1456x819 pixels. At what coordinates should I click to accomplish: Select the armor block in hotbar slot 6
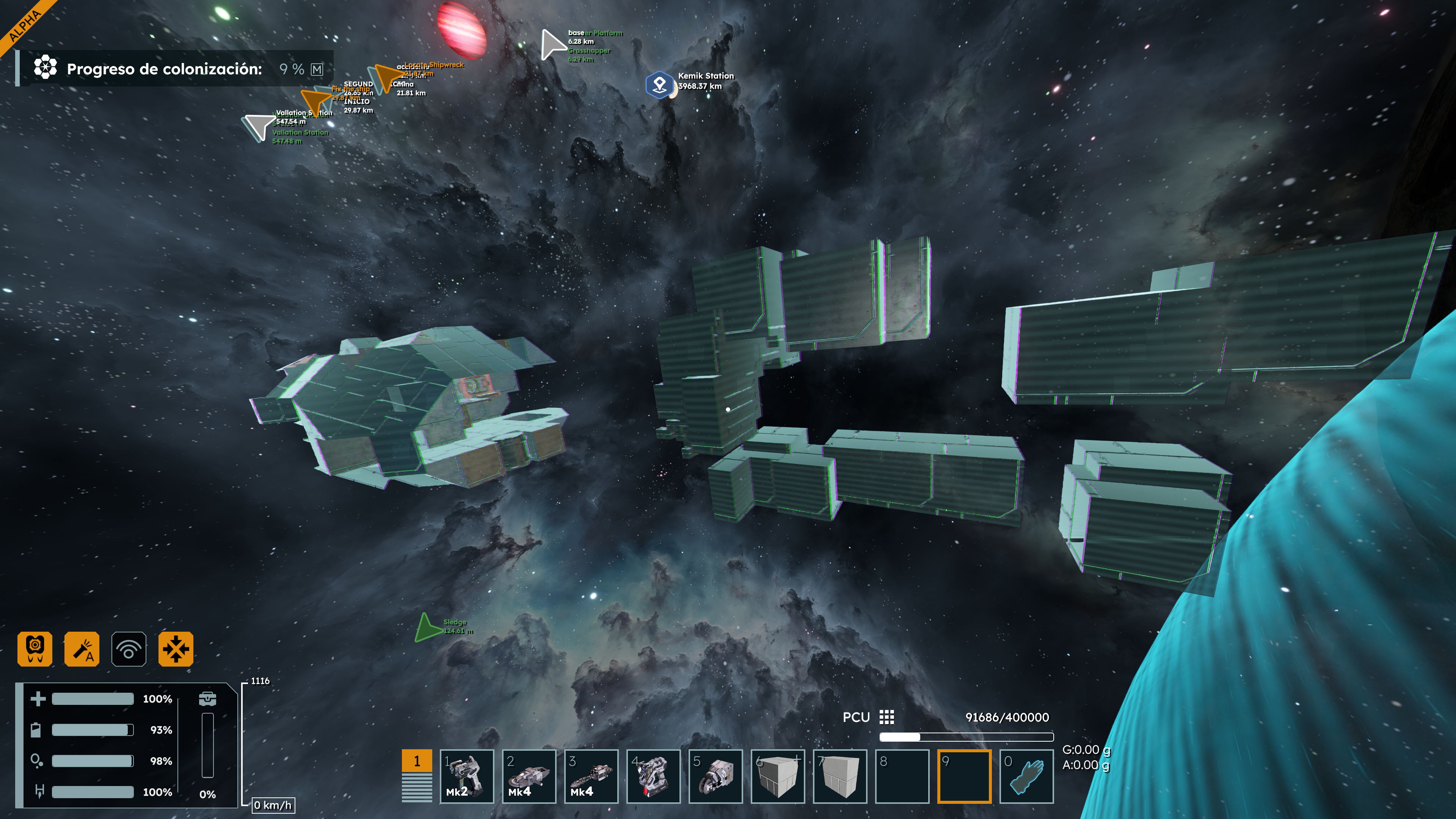point(777,775)
